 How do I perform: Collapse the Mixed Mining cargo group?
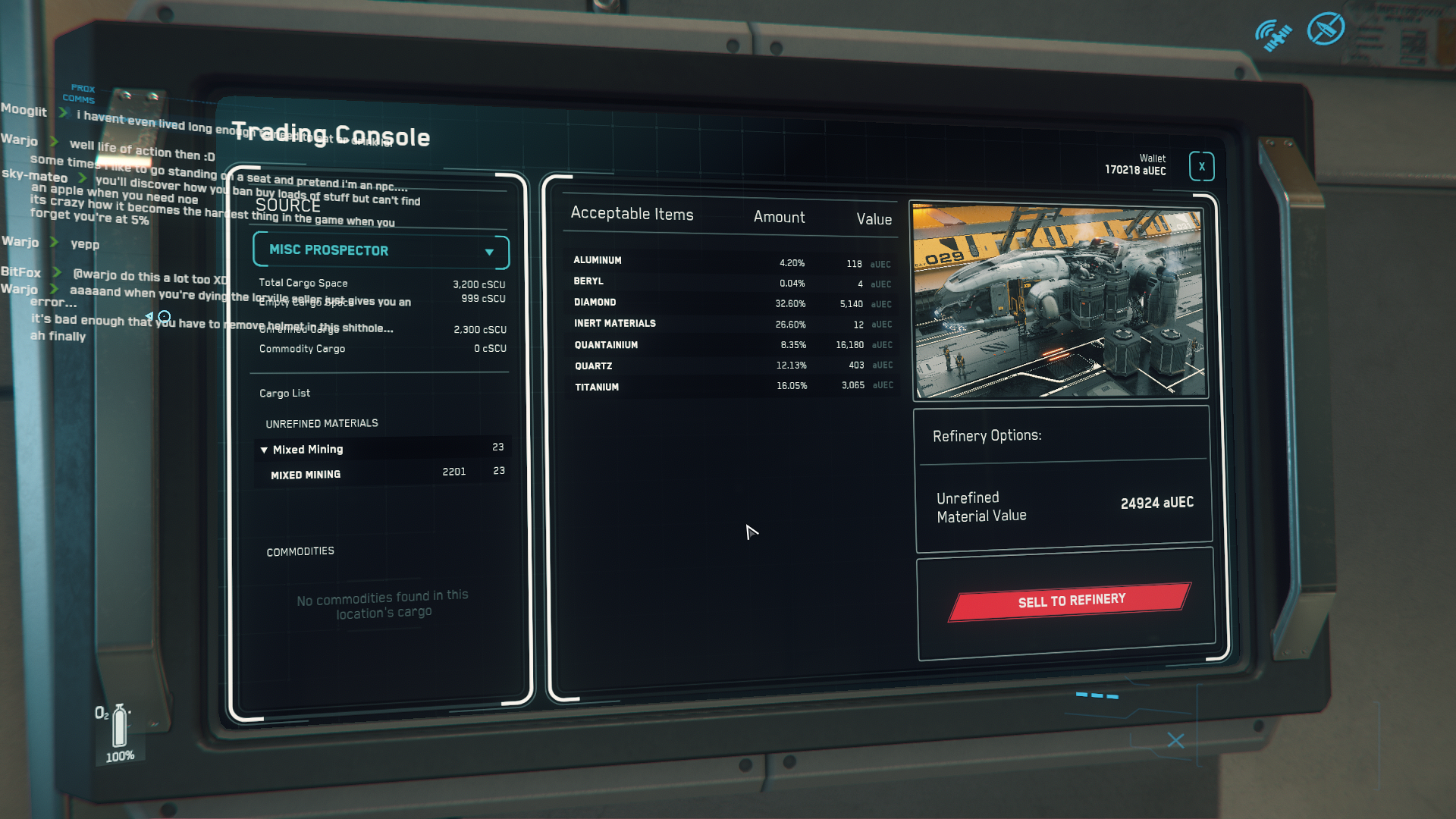pos(264,450)
